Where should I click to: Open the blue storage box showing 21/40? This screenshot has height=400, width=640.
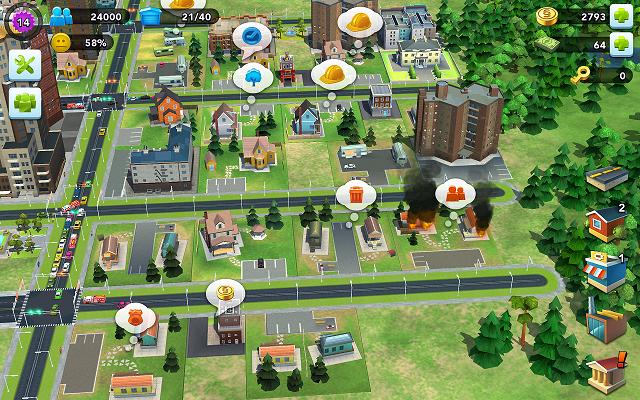click(x=151, y=16)
